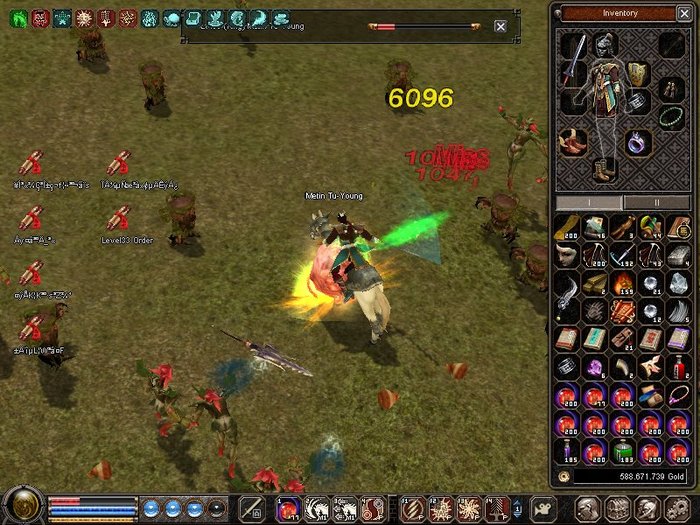Select the equipped earrings slot
The image size is (700, 525).
(x=672, y=87)
